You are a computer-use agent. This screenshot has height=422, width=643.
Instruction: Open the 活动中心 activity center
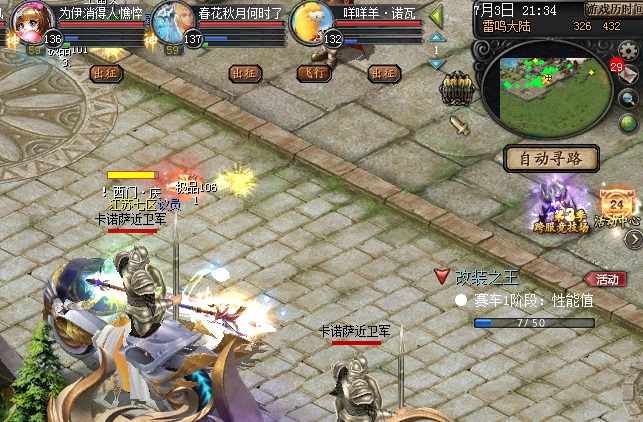click(614, 207)
